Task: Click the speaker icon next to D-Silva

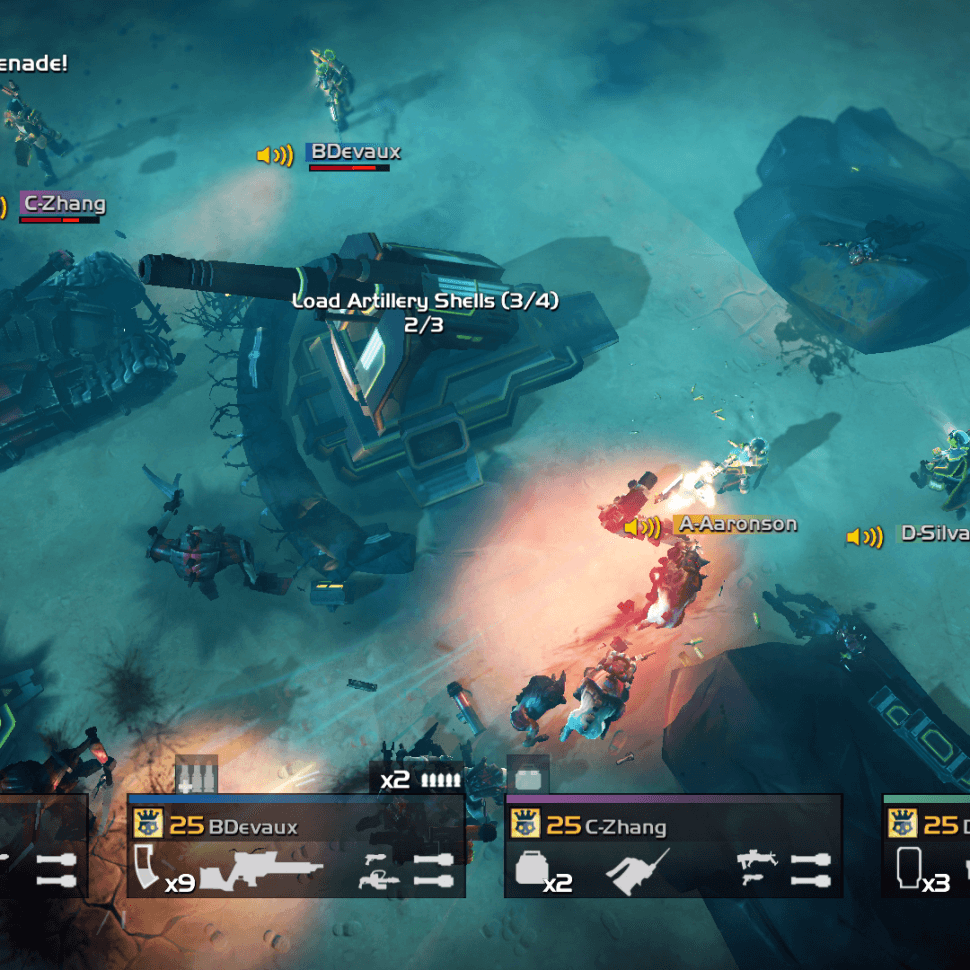Action: (865, 537)
